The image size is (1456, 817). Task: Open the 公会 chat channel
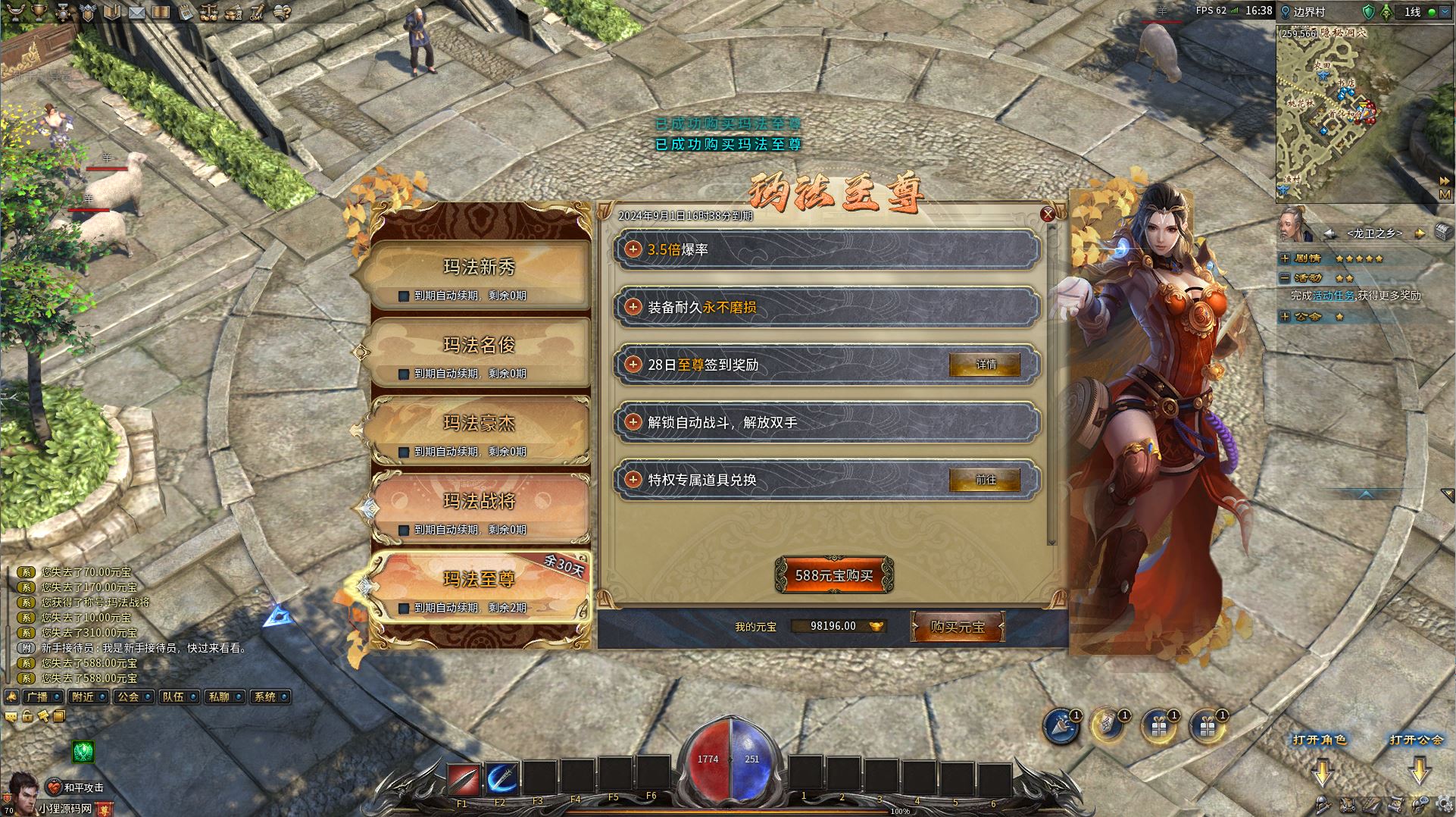[129, 696]
